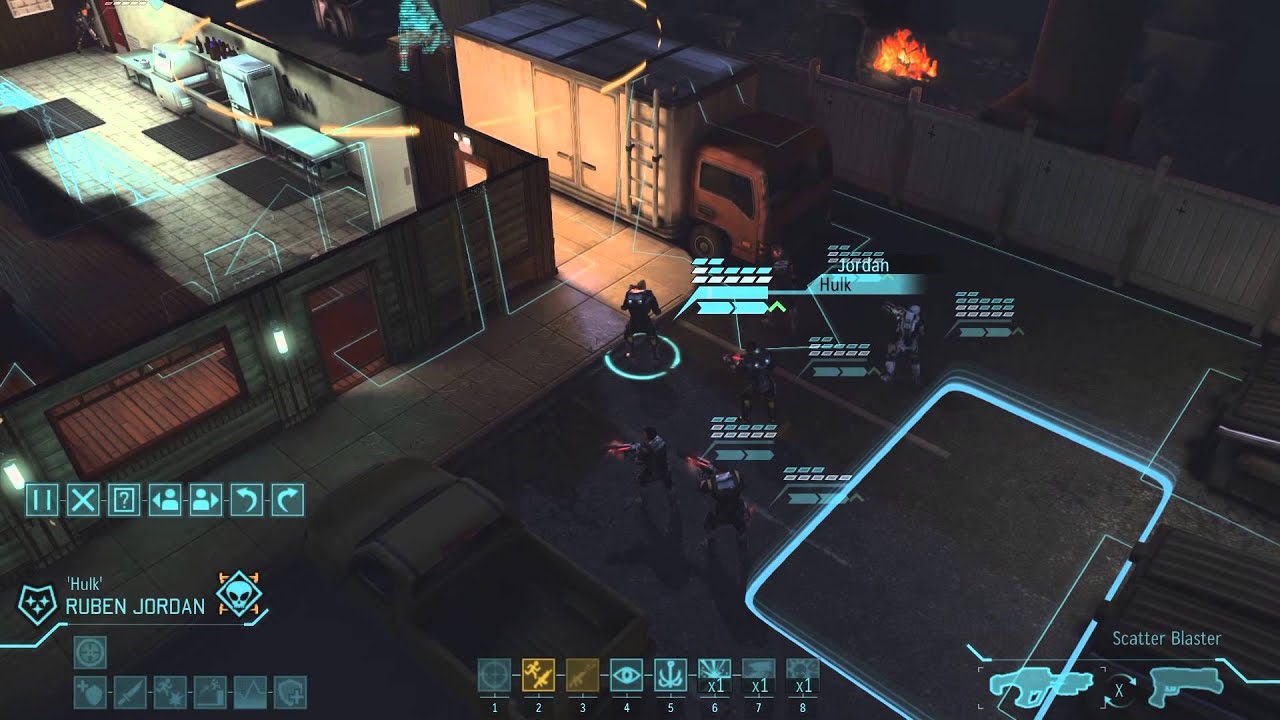The height and width of the screenshot is (720, 1280).
Task: Choose the rifle ability in slot 3
Action: pos(582,677)
